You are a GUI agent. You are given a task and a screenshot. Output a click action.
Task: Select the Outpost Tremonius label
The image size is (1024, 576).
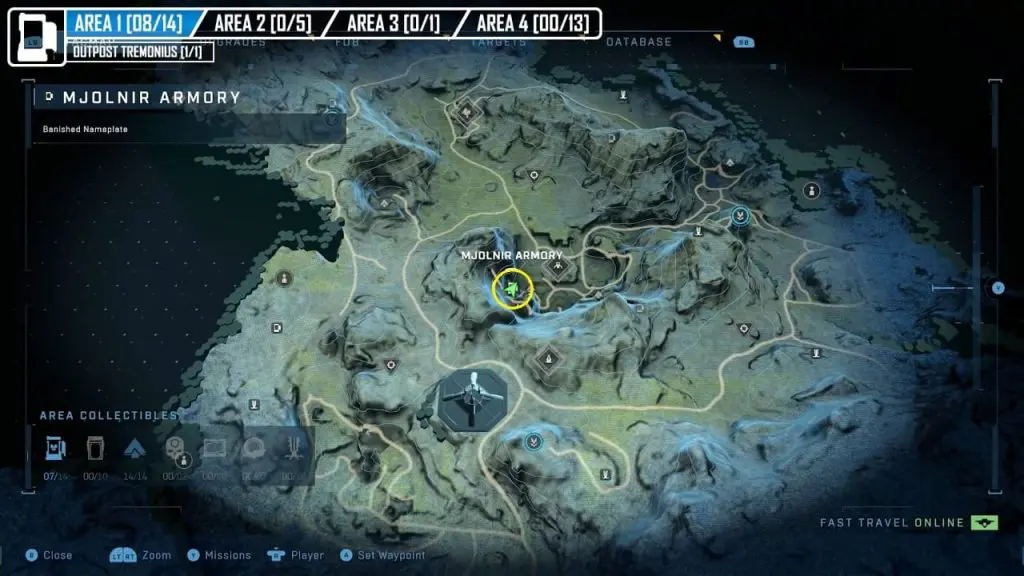pyautogui.click(x=141, y=51)
